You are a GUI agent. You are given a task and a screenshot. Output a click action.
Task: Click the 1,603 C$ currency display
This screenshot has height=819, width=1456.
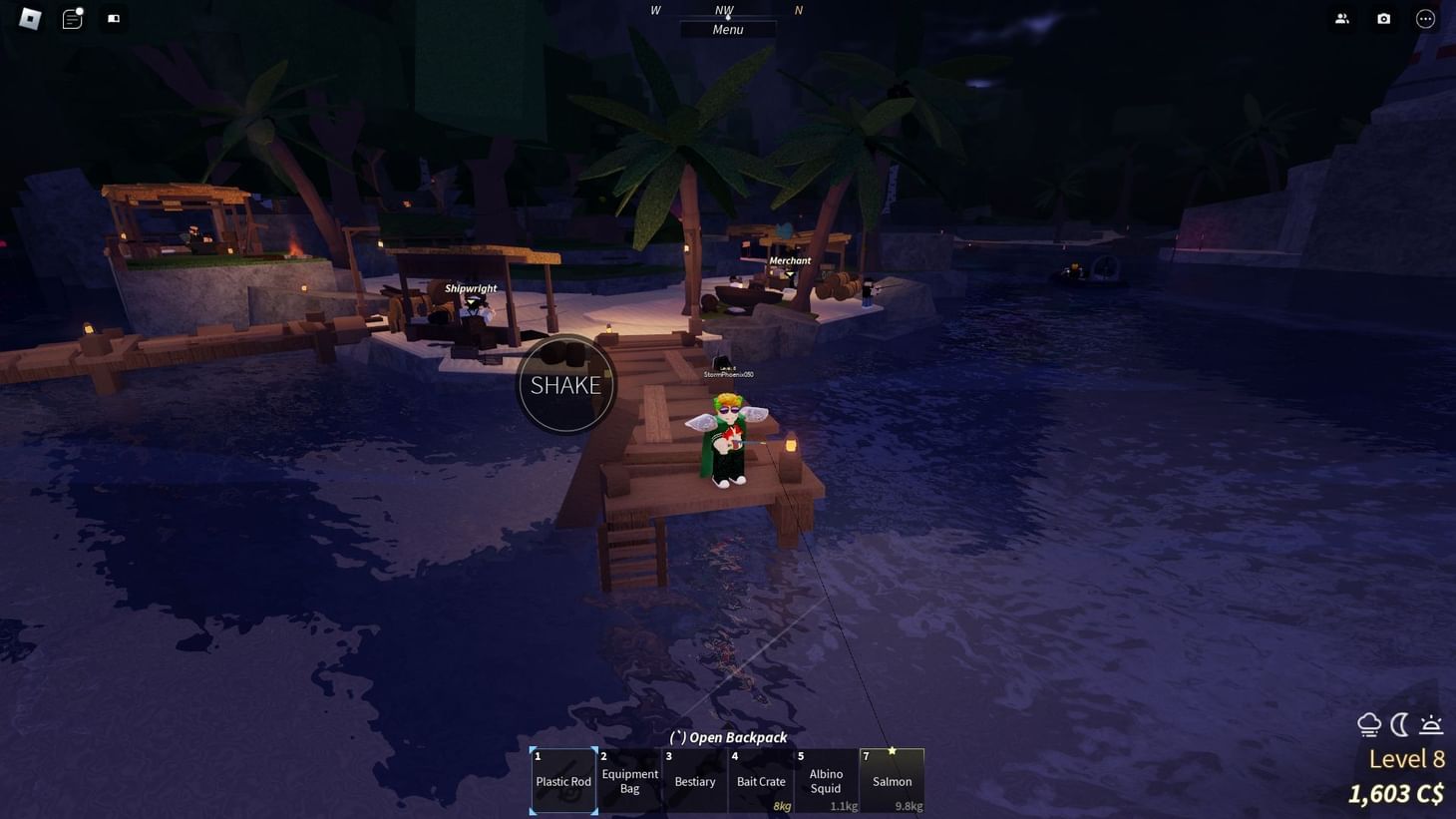pos(1396,794)
